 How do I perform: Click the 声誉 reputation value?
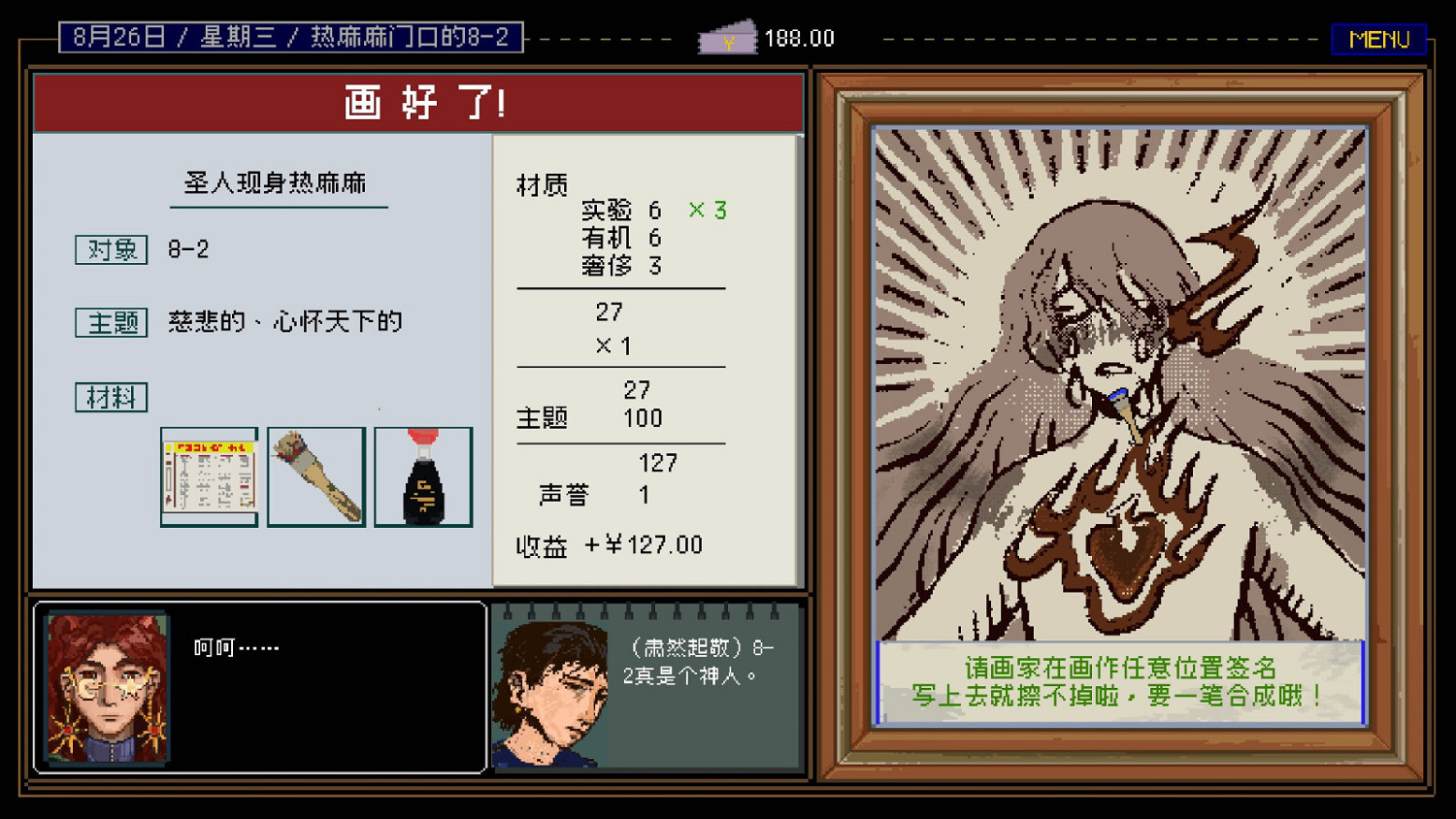coord(644,495)
